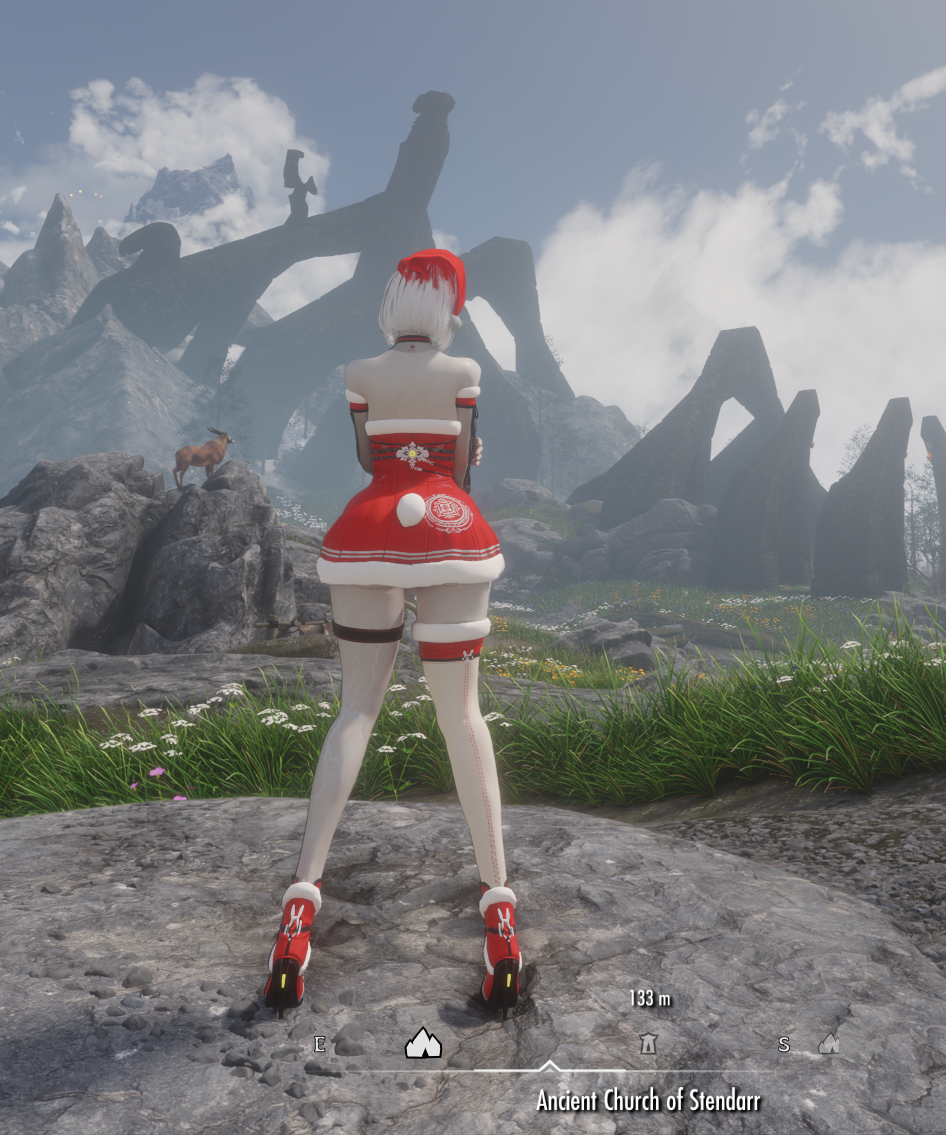Viewport: 946px width, 1135px height.
Task: Click the faded marker right of the S
Action: (829, 1044)
